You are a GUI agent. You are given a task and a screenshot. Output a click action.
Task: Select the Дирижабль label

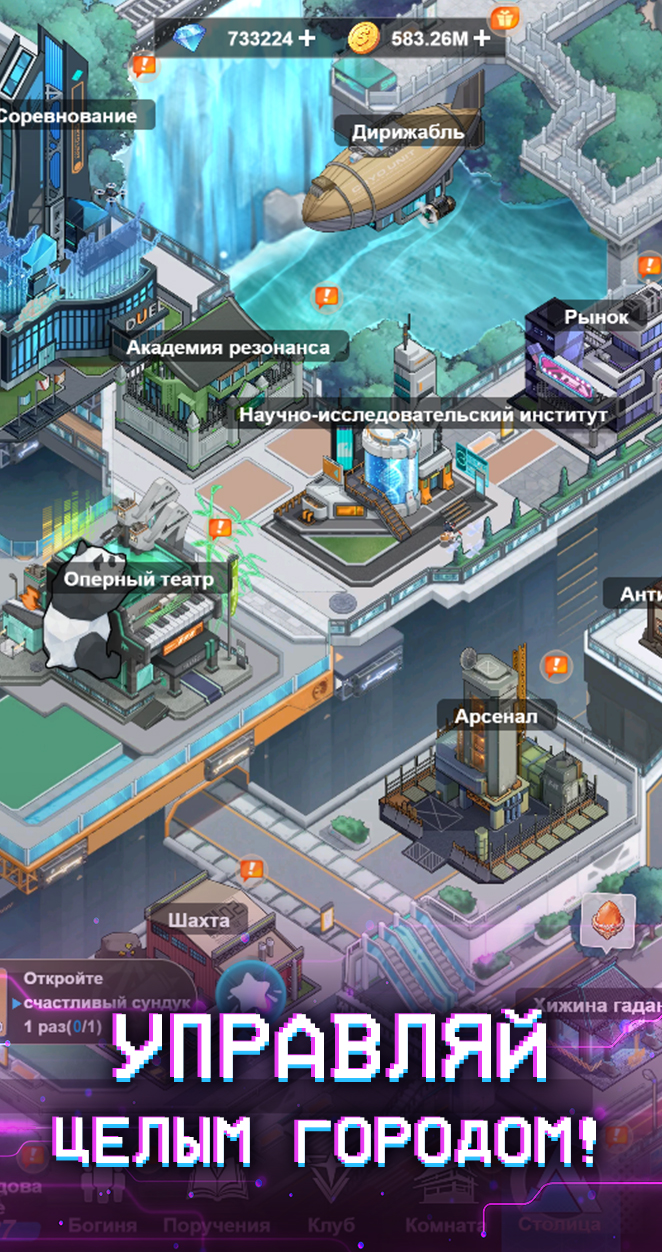408,132
